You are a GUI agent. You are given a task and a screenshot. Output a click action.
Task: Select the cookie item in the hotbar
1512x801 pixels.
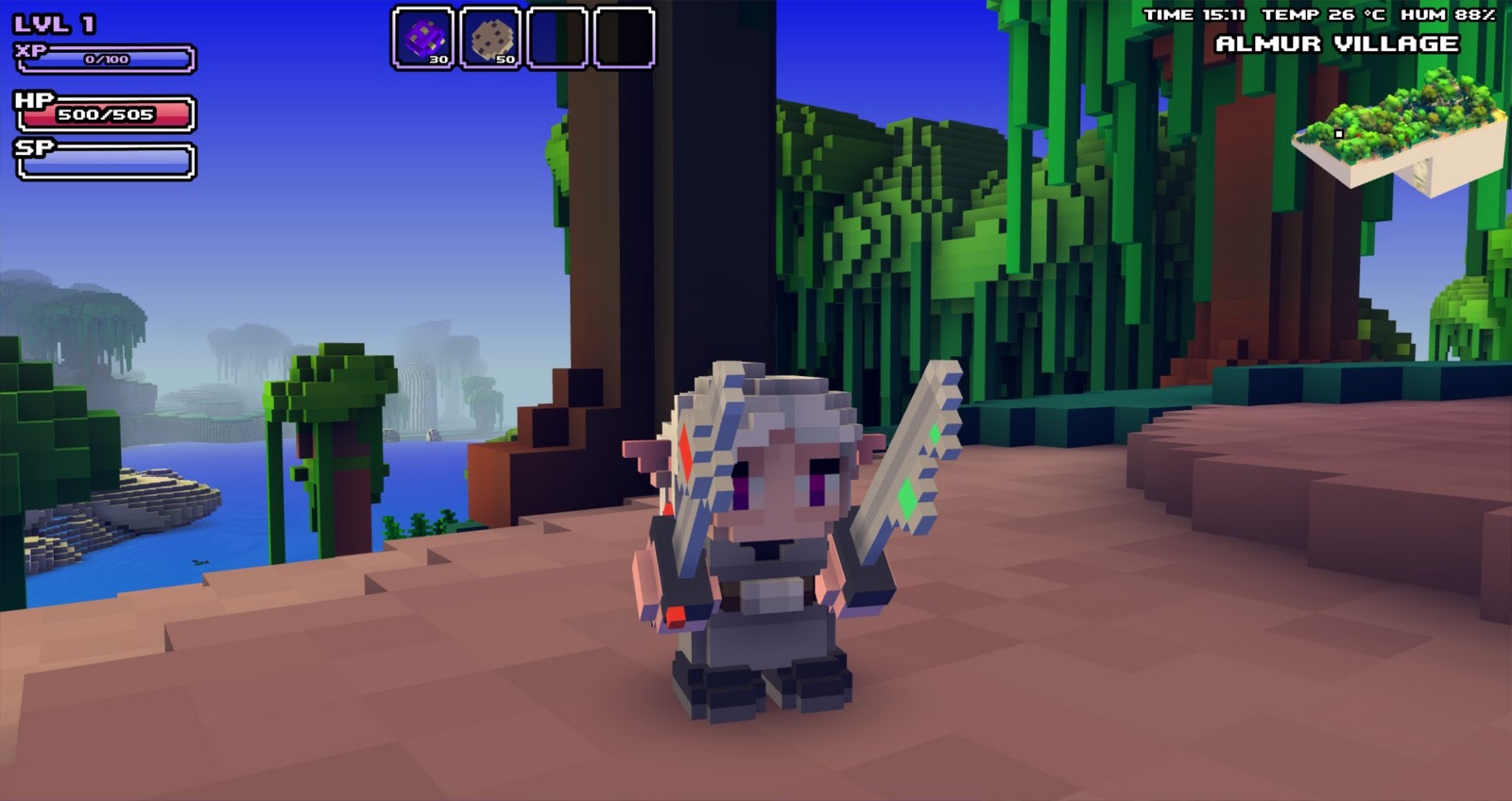pyautogui.click(x=490, y=36)
